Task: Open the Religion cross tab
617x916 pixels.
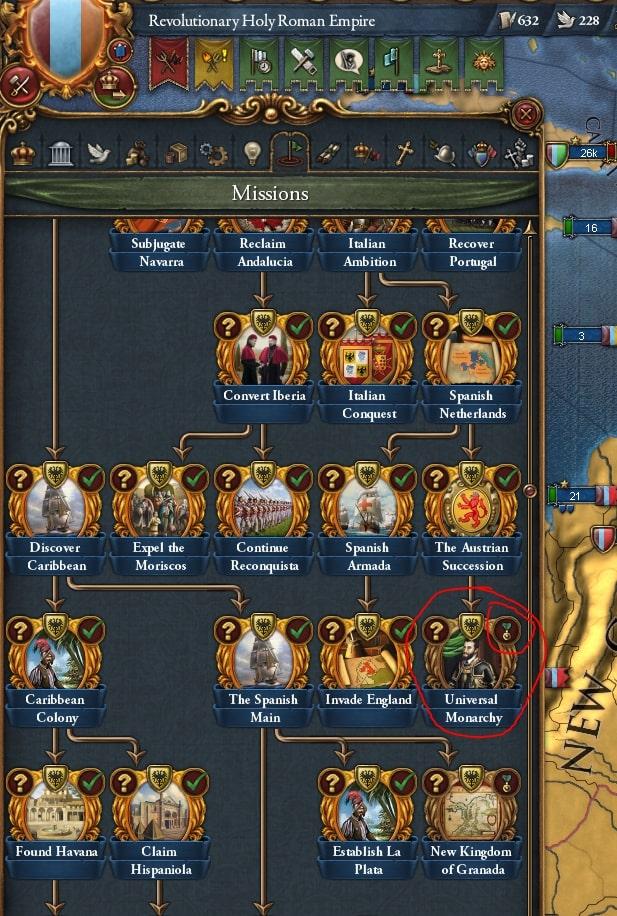Action: coord(404,153)
